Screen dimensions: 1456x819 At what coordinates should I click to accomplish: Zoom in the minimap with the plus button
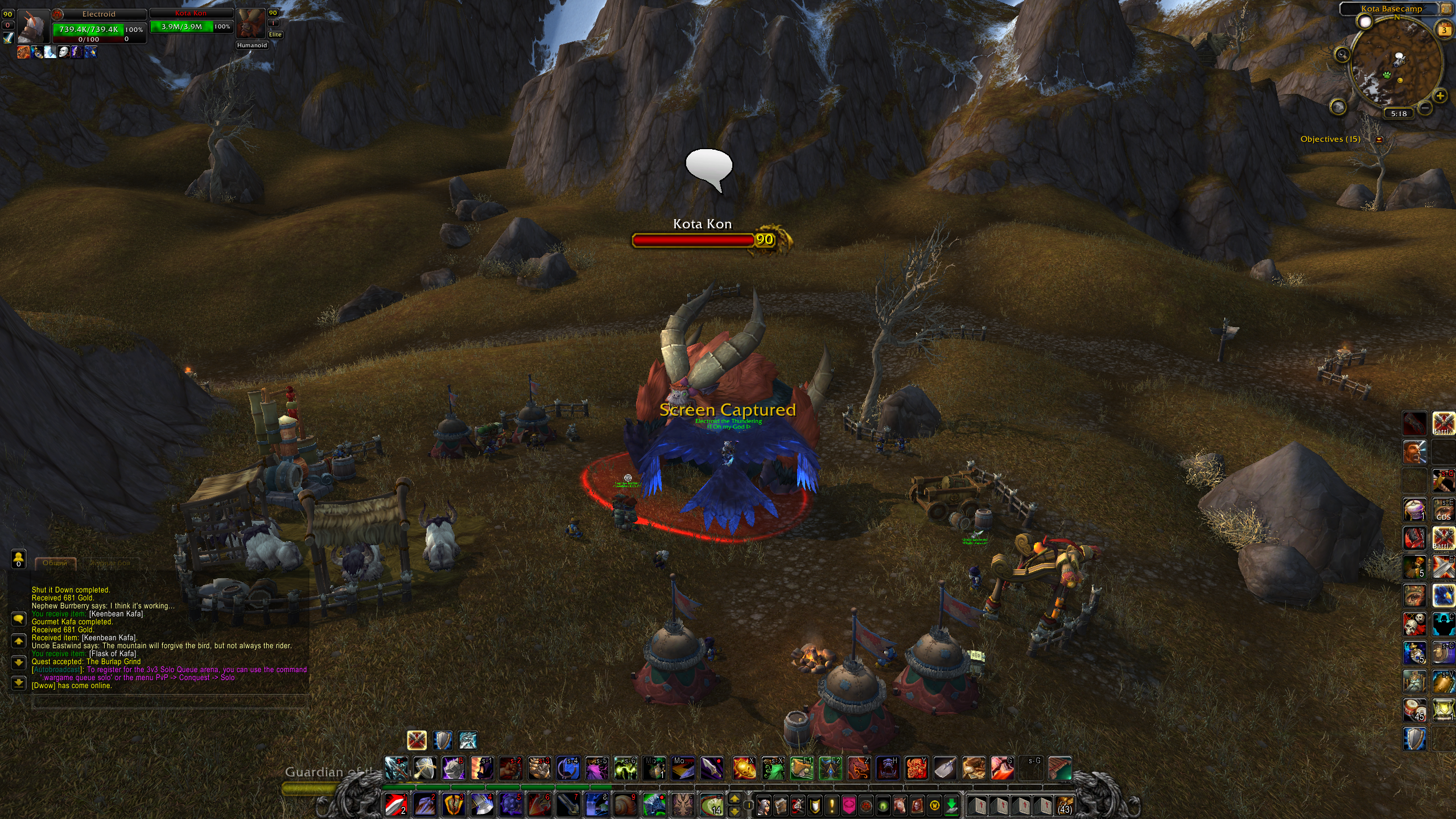point(1440,96)
